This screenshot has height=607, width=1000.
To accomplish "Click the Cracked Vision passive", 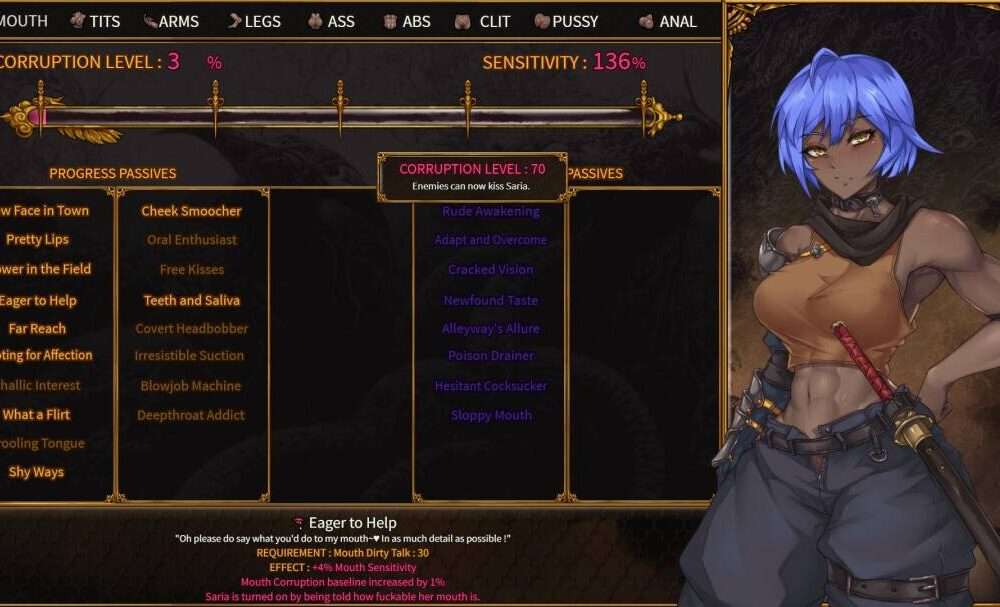I will tap(490, 269).
